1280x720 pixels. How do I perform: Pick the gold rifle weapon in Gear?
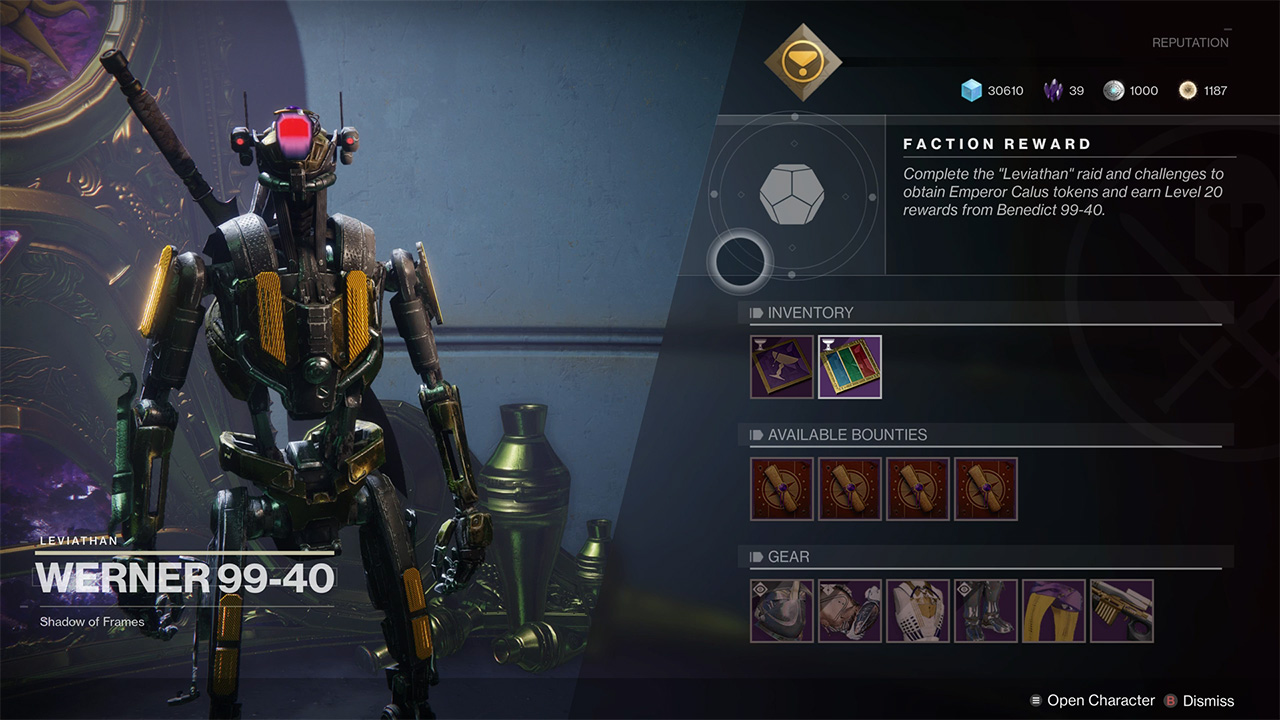pos(1122,611)
